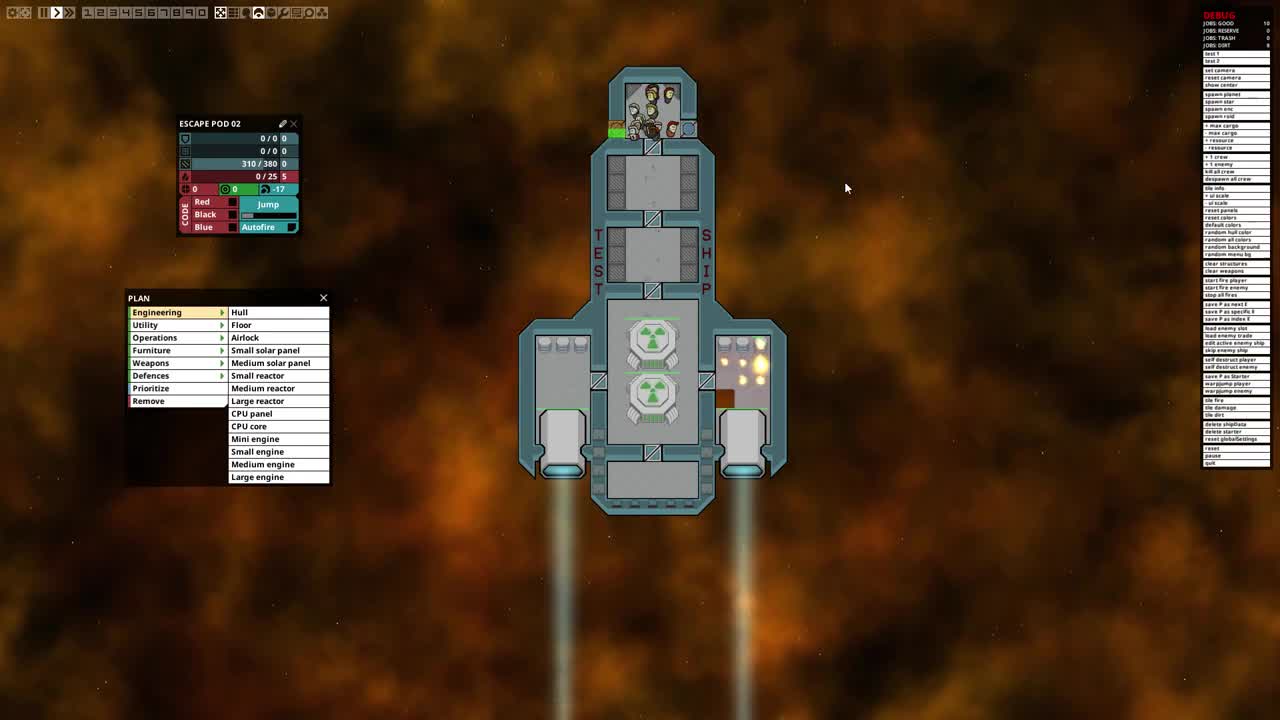
Task: Click the Jump charge progress bar
Action: coord(268,215)
